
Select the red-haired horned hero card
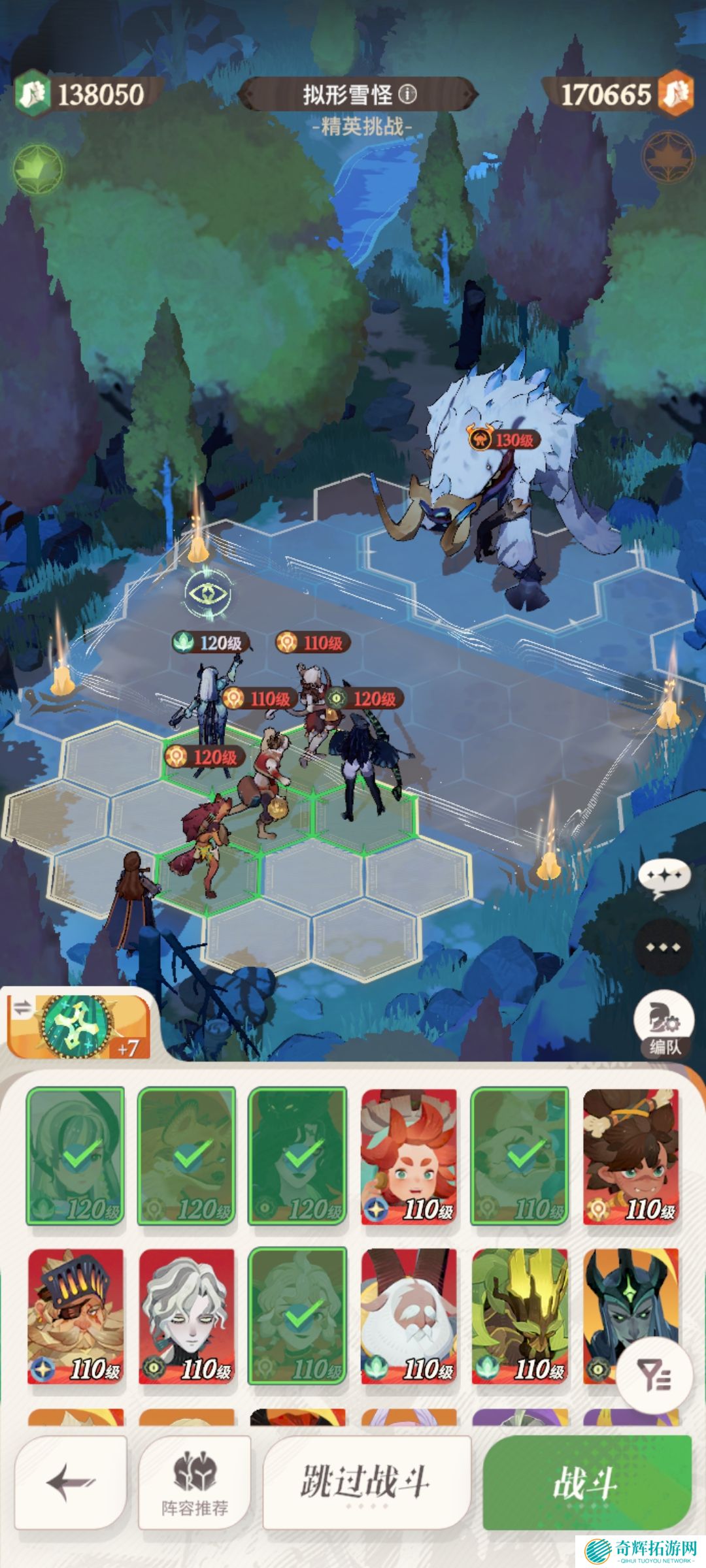click(x=409, y=1156)
